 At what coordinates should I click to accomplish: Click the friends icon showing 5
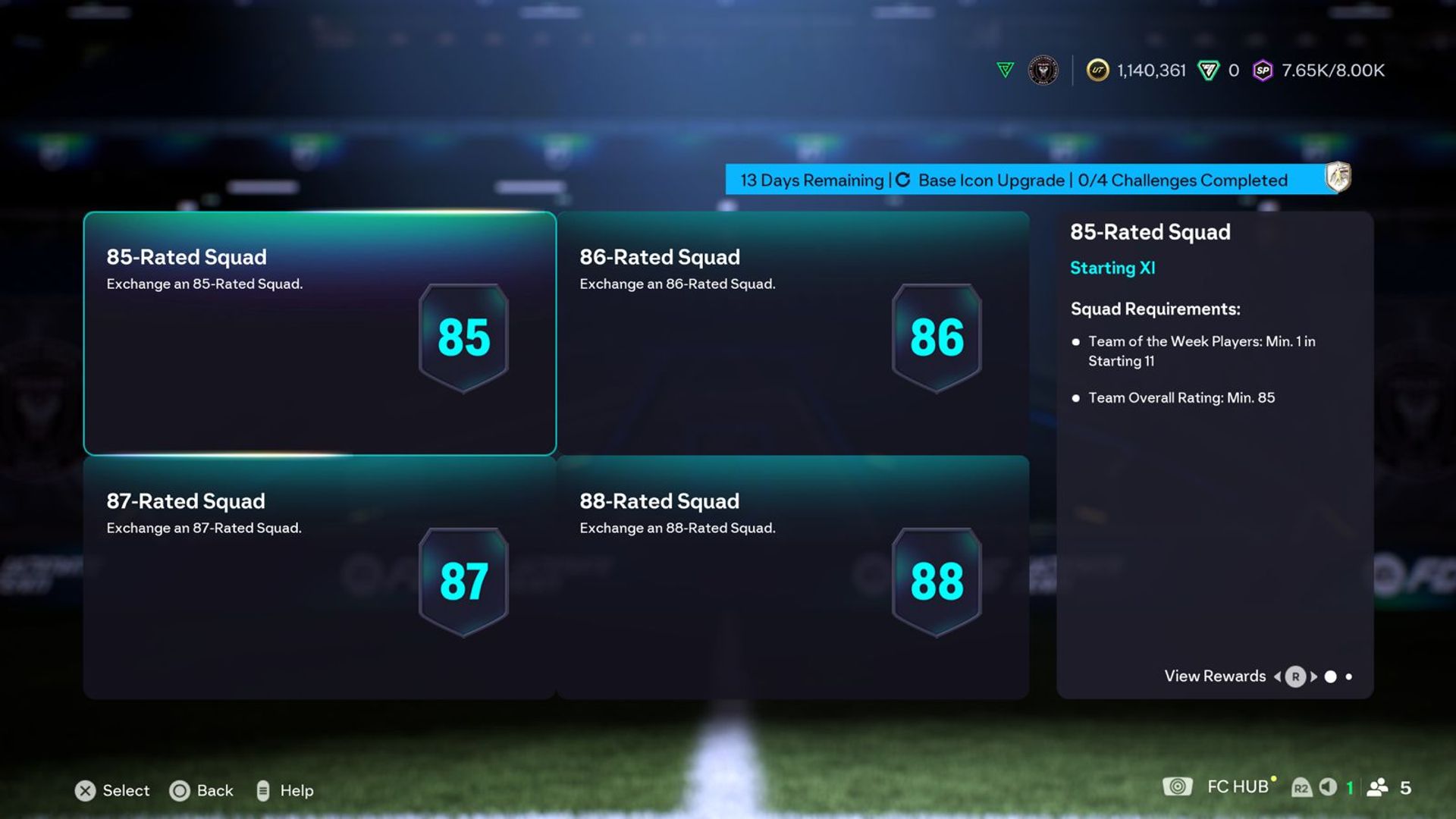[1376, 789]
